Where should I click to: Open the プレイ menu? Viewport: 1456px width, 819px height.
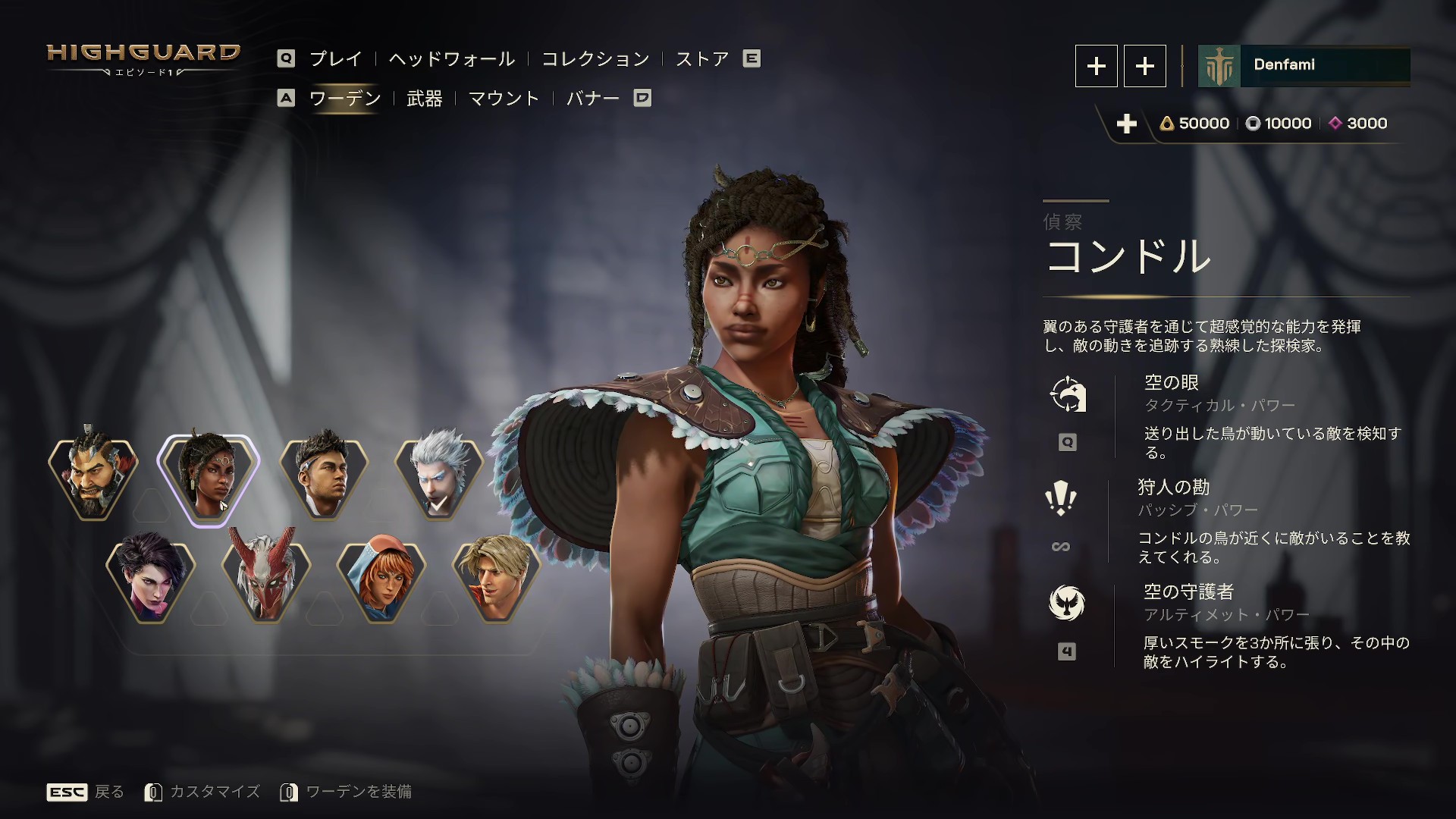(334, 58)
